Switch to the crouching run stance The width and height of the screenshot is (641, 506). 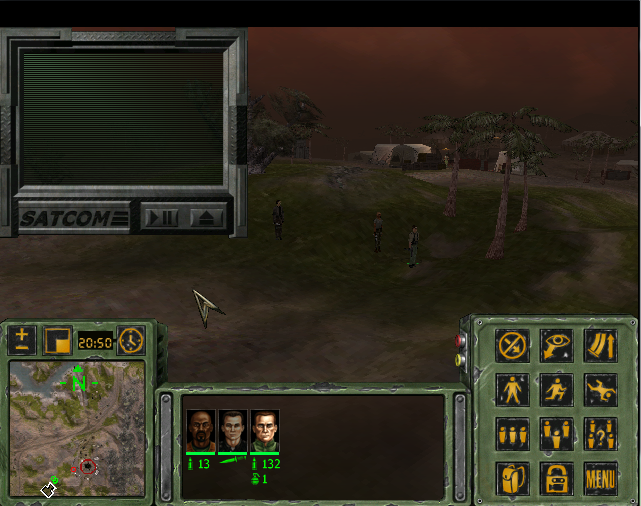(557, 389)
